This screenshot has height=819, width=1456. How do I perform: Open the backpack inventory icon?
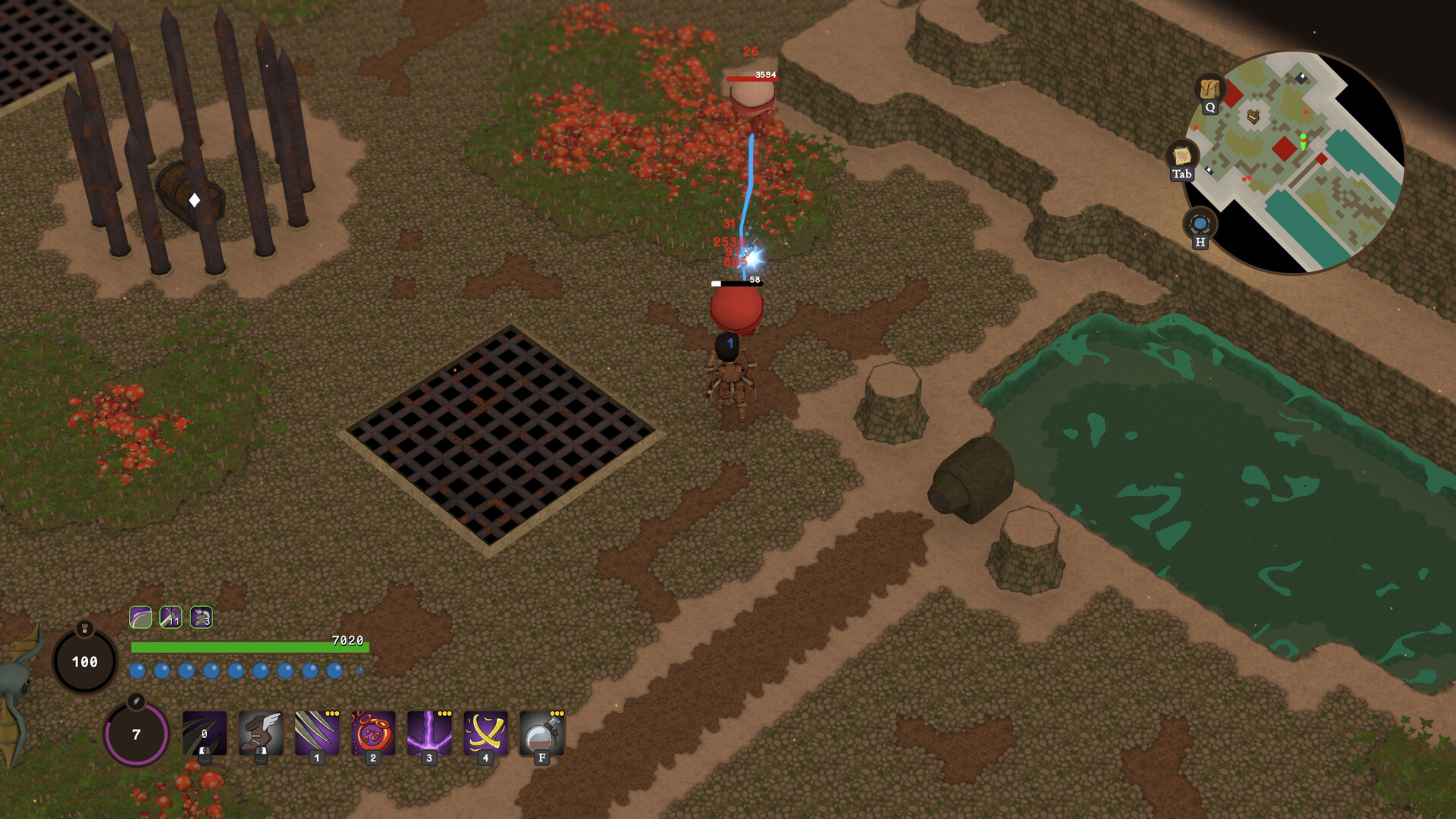(x=1210, y=89)
